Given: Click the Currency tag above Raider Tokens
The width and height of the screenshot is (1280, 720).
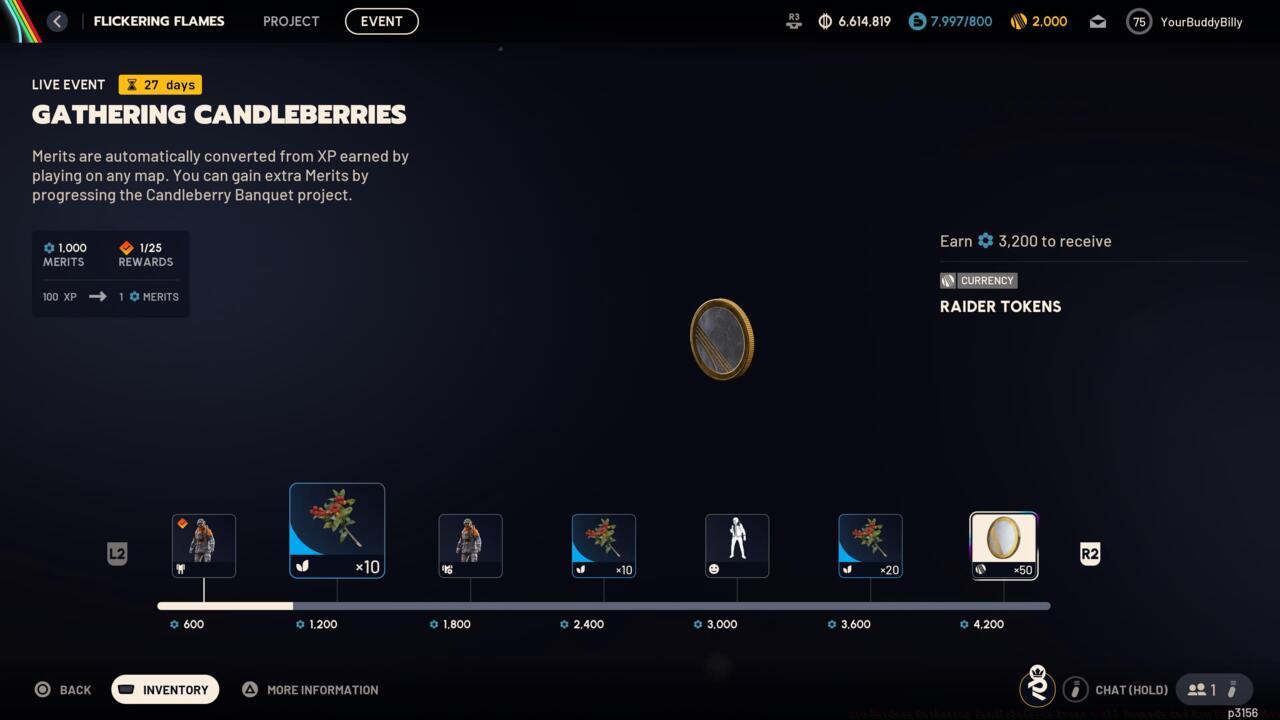Looking at the screenshot, I should pos(978,281).
